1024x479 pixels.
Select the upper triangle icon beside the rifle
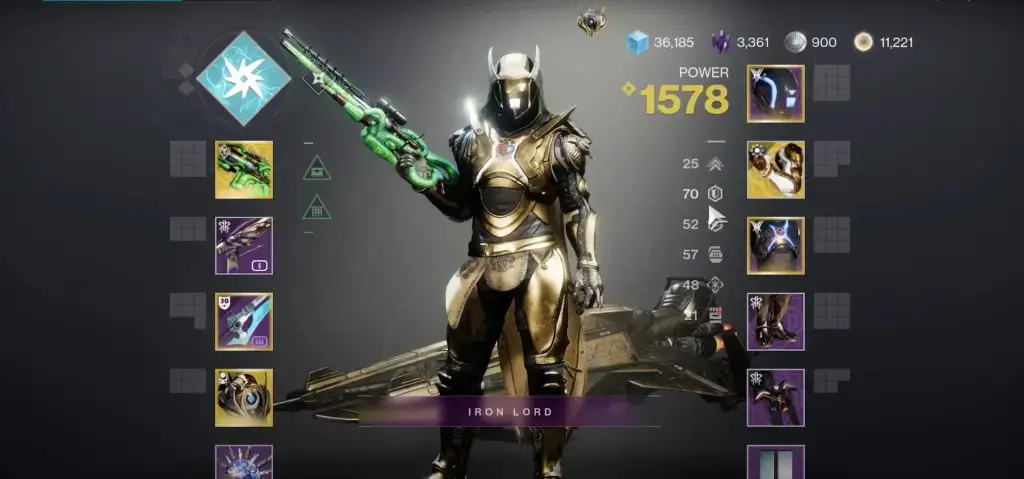pos(317,168)
